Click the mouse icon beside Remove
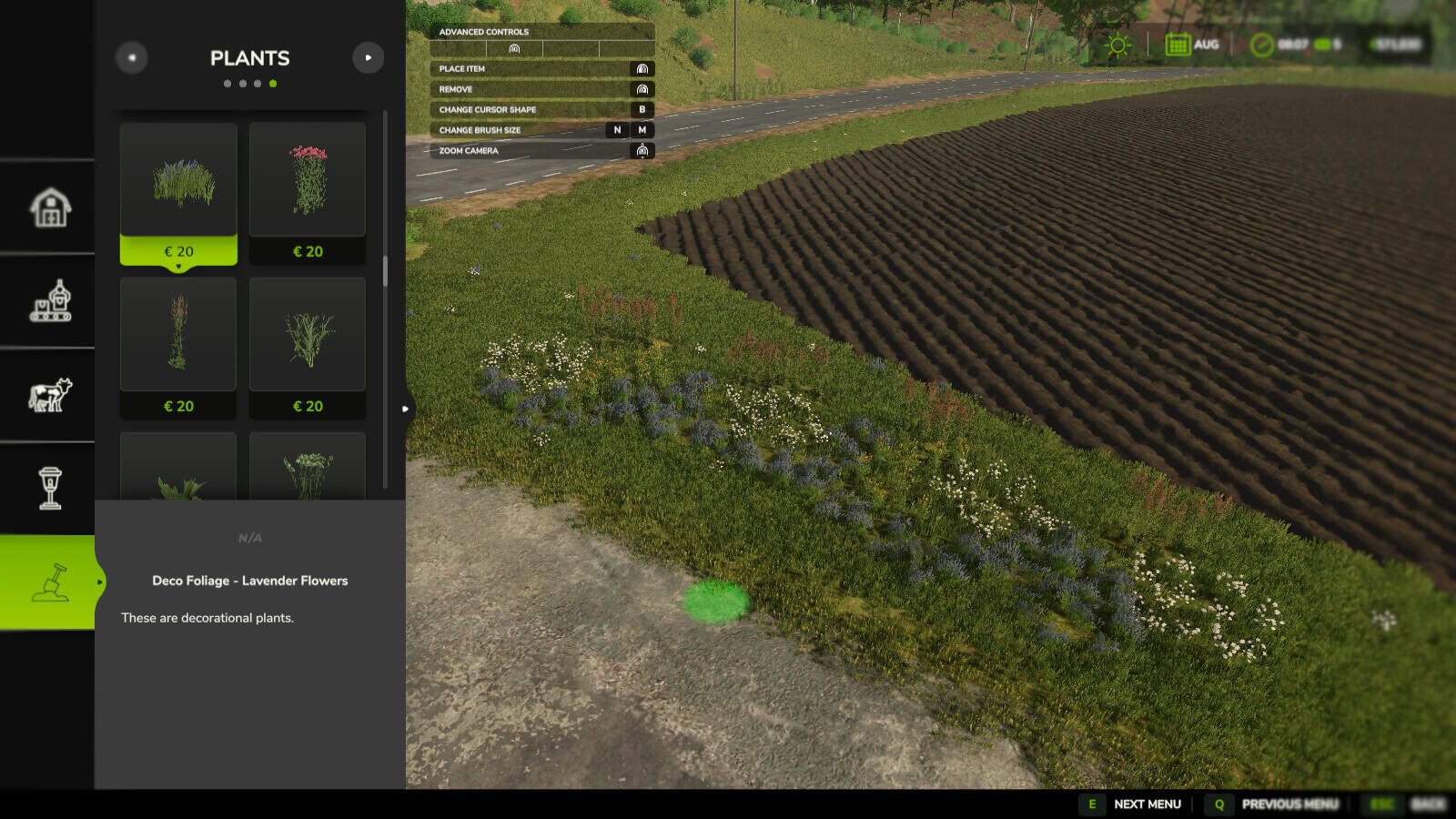Screen dimensions: 1456x819 (642, 88)
